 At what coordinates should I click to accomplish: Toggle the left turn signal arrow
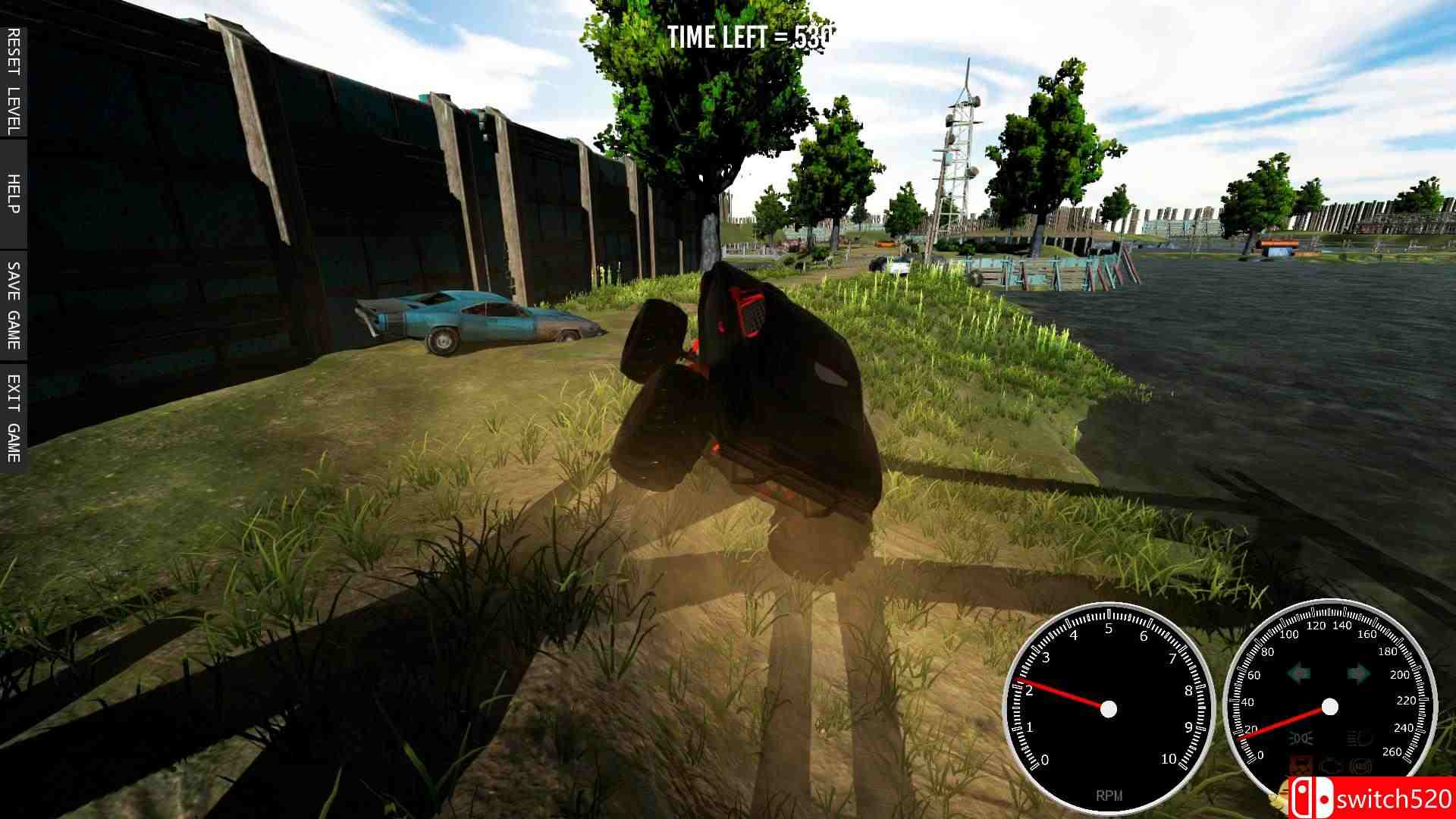pos(1298,673)
